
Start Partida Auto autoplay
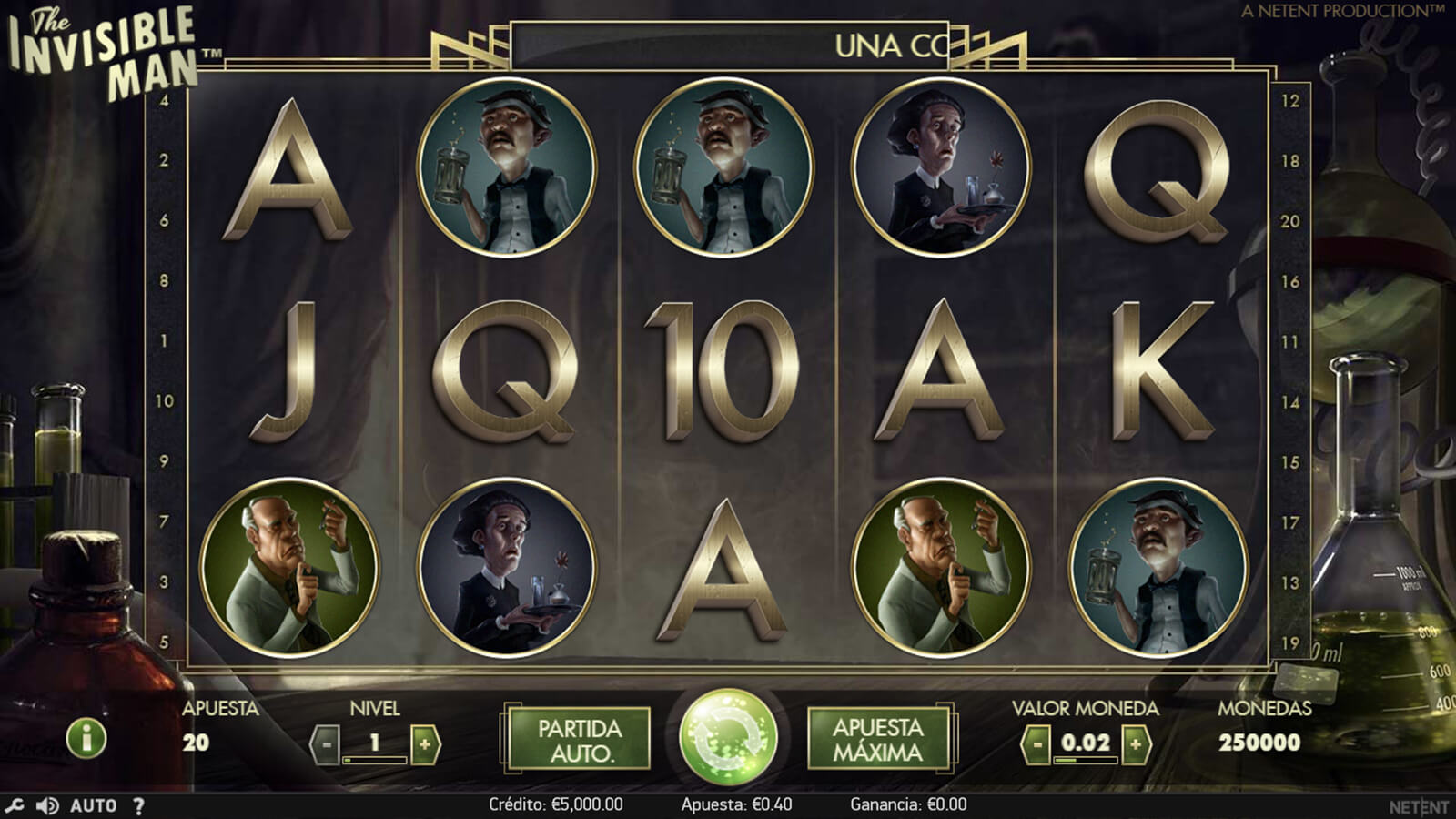pyautogui.click(x=579, y=740)
